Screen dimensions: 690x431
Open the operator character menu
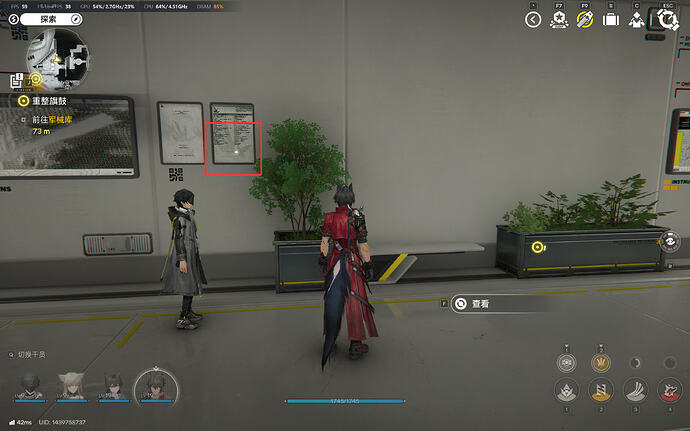[x=636, y=19]
